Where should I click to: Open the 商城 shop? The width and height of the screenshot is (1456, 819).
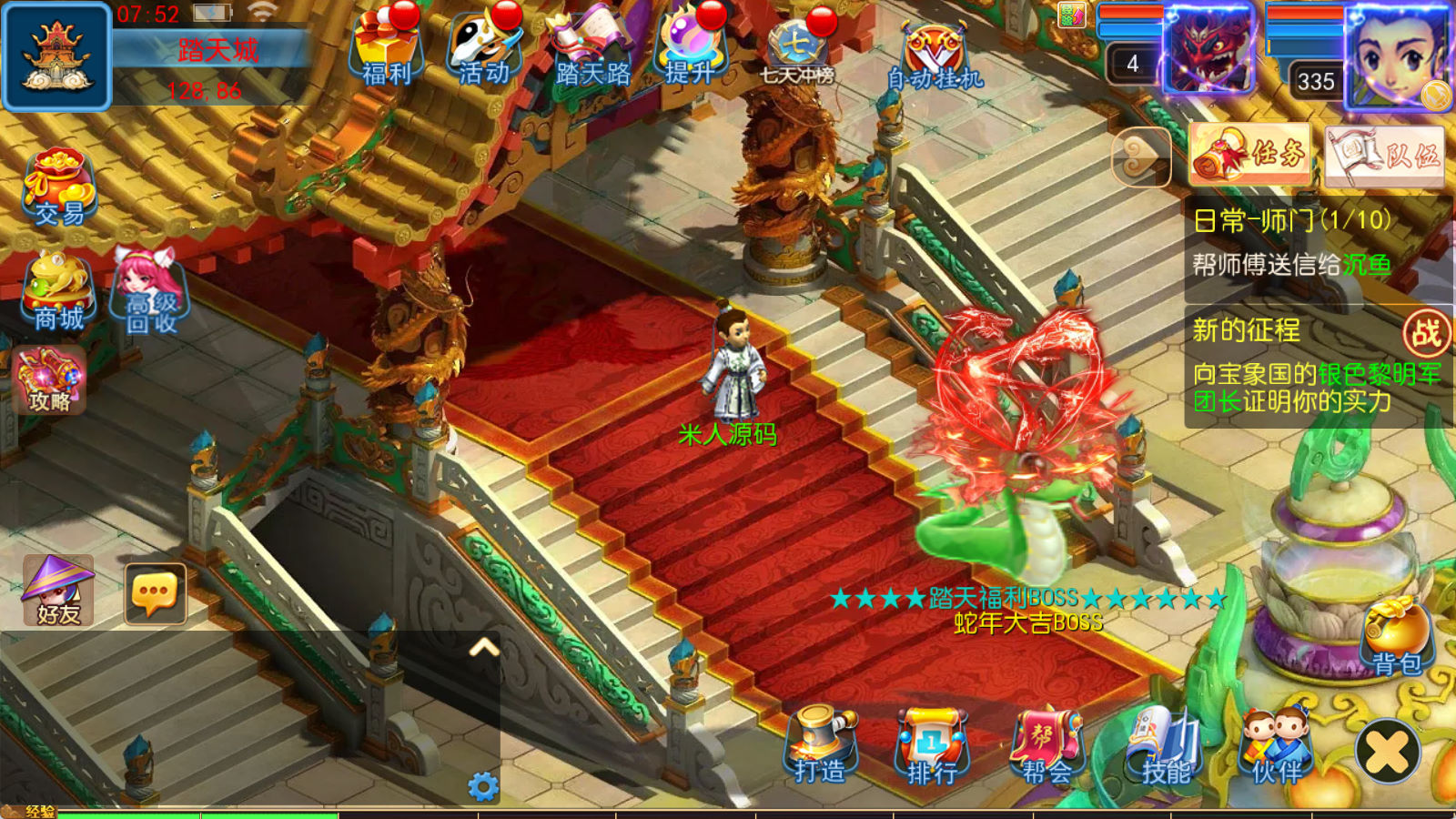coord(59,291)
